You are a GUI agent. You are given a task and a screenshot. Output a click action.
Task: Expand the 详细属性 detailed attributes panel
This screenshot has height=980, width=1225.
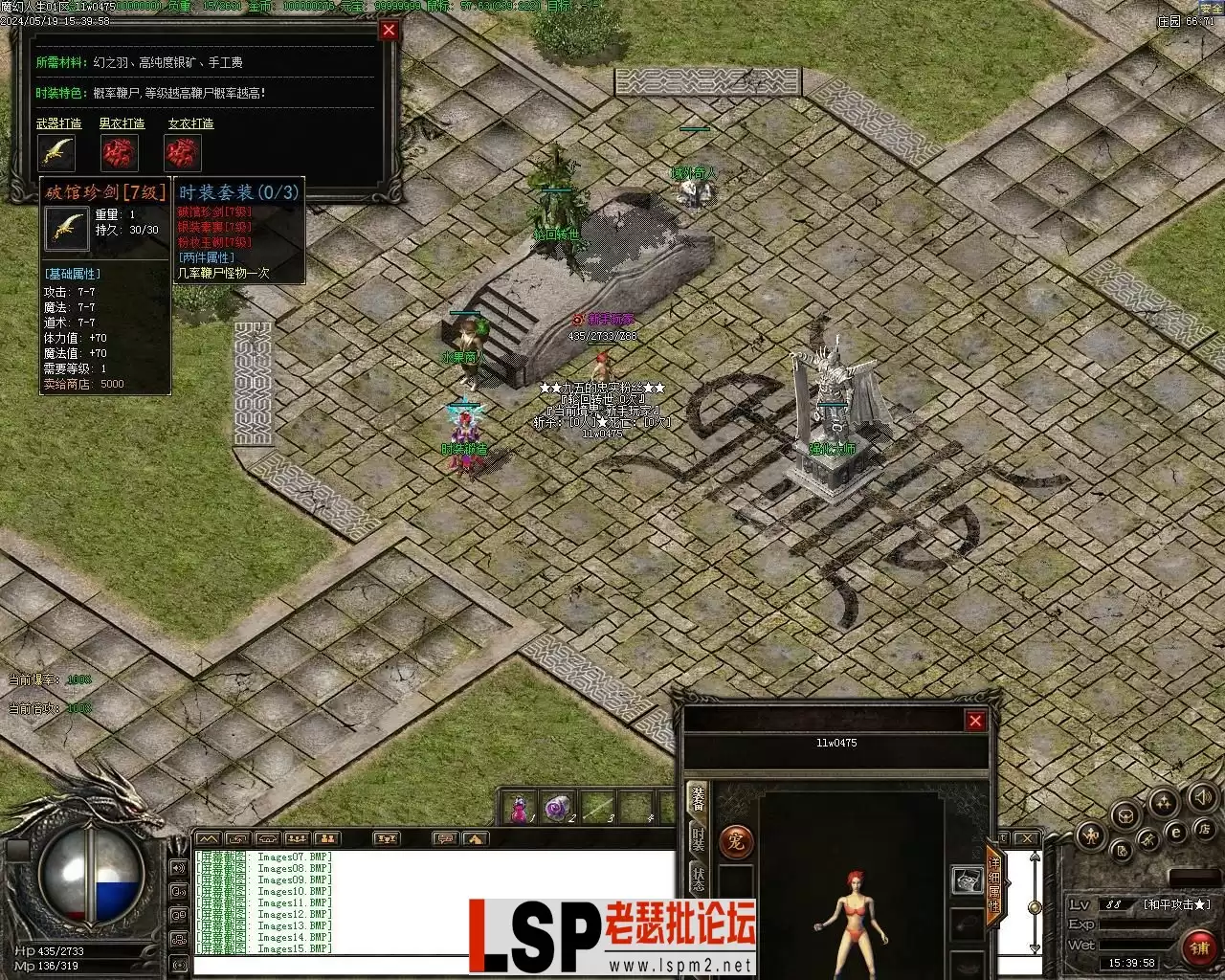[x=994, y=885]
